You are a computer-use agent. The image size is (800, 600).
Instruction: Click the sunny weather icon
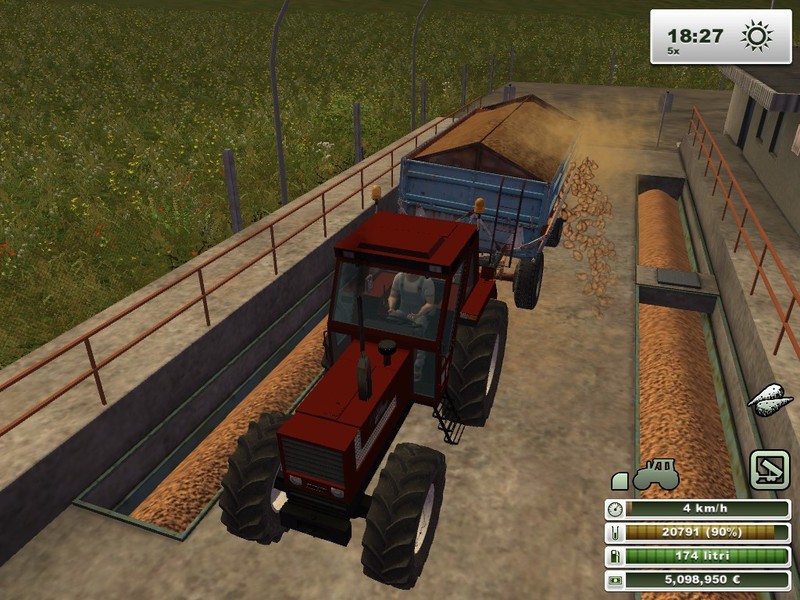tap(756, 37)
